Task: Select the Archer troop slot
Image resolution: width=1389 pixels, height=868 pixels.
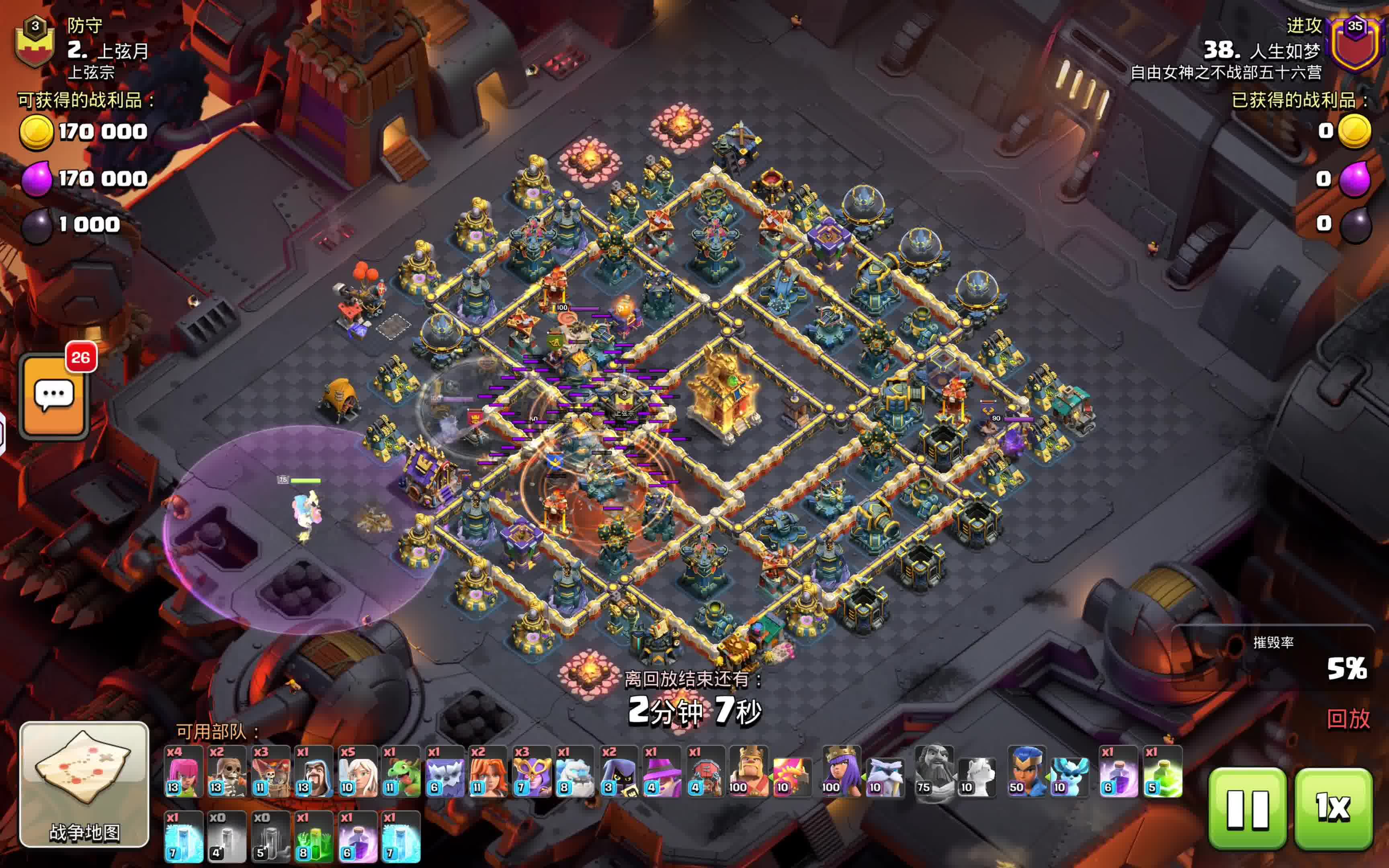Action: point(184,772)
